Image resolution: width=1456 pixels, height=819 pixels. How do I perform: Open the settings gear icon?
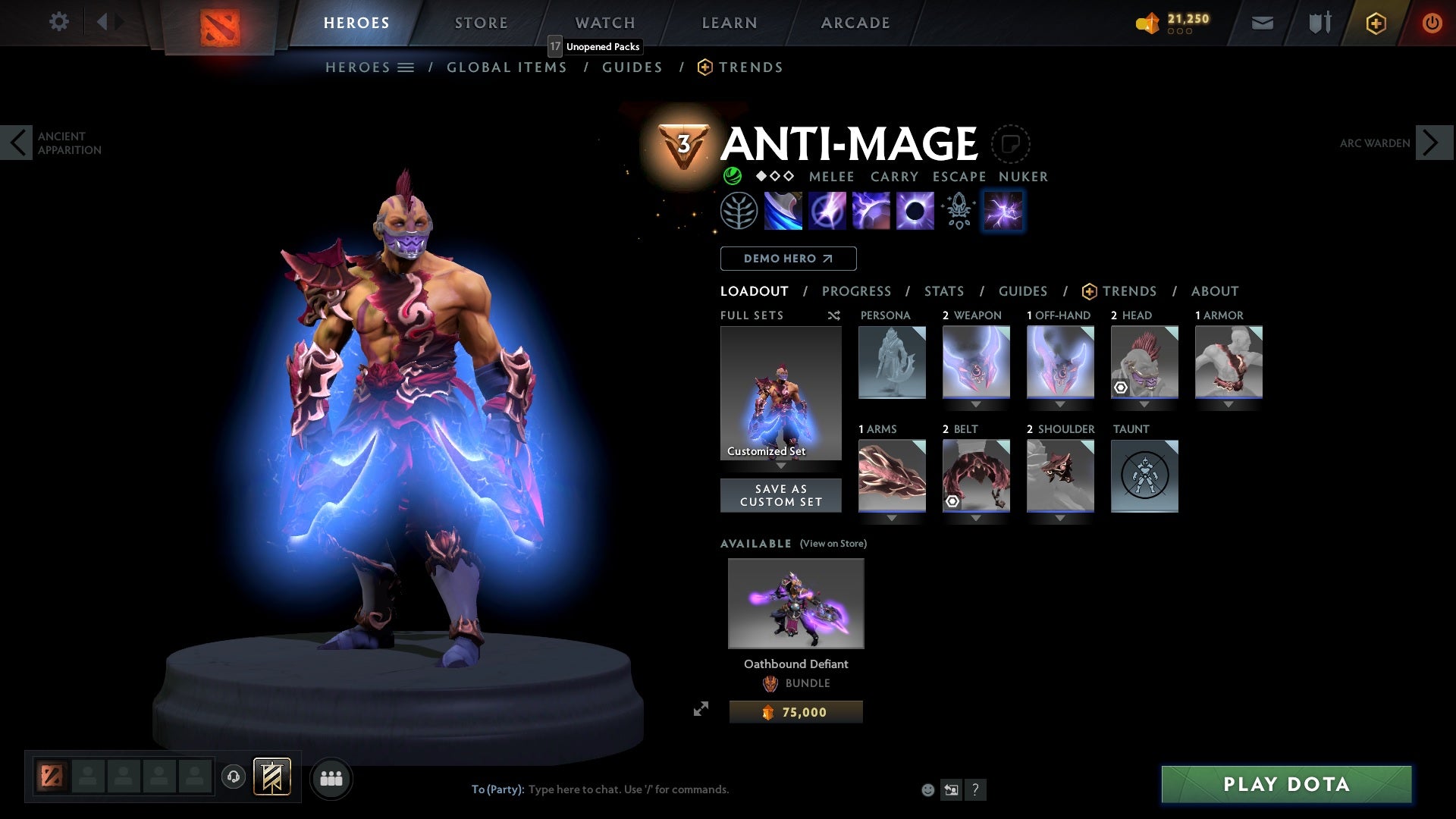coord(59,22)
